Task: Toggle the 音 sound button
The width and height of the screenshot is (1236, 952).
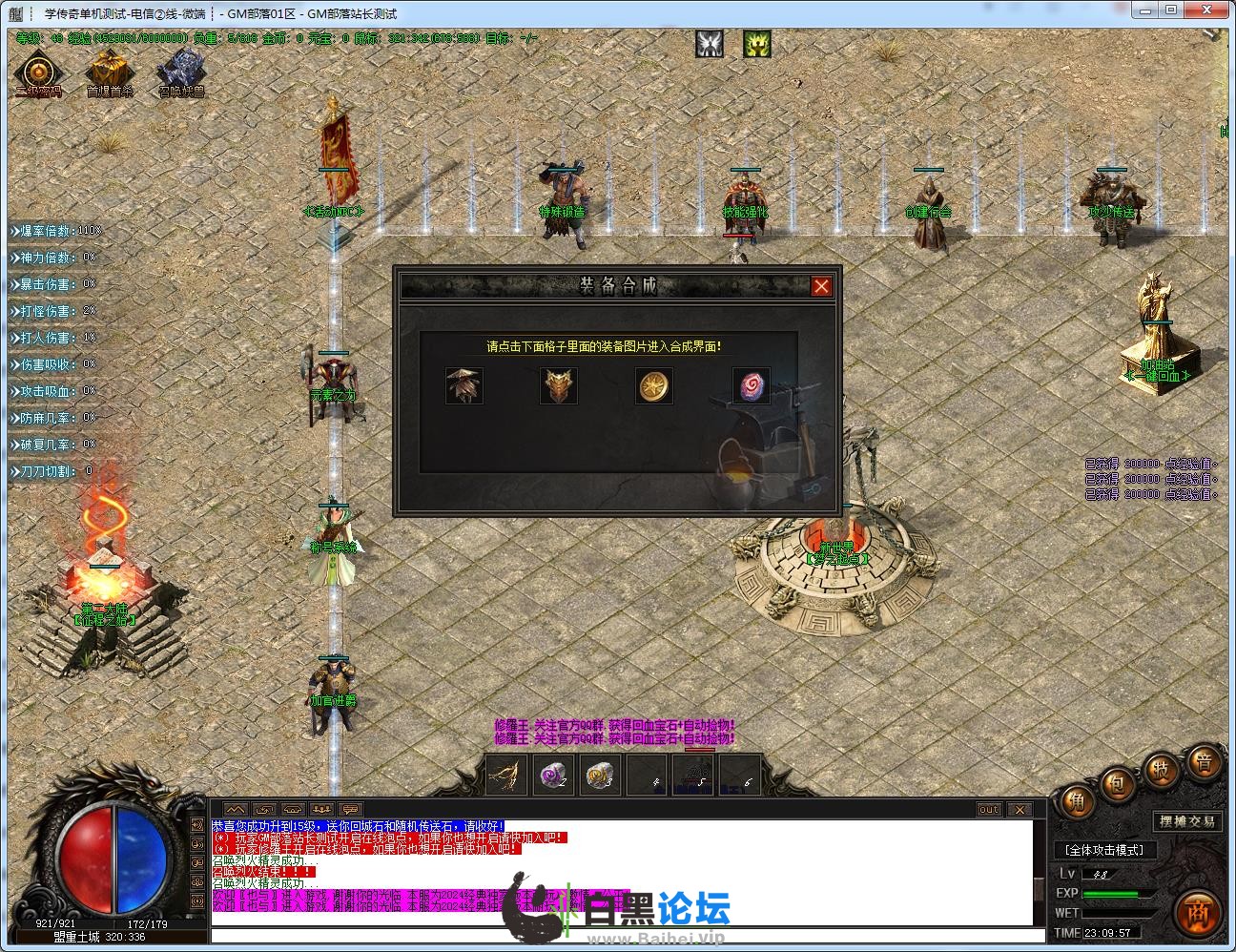Action: pyautogui.click(x=1204, y=763)
